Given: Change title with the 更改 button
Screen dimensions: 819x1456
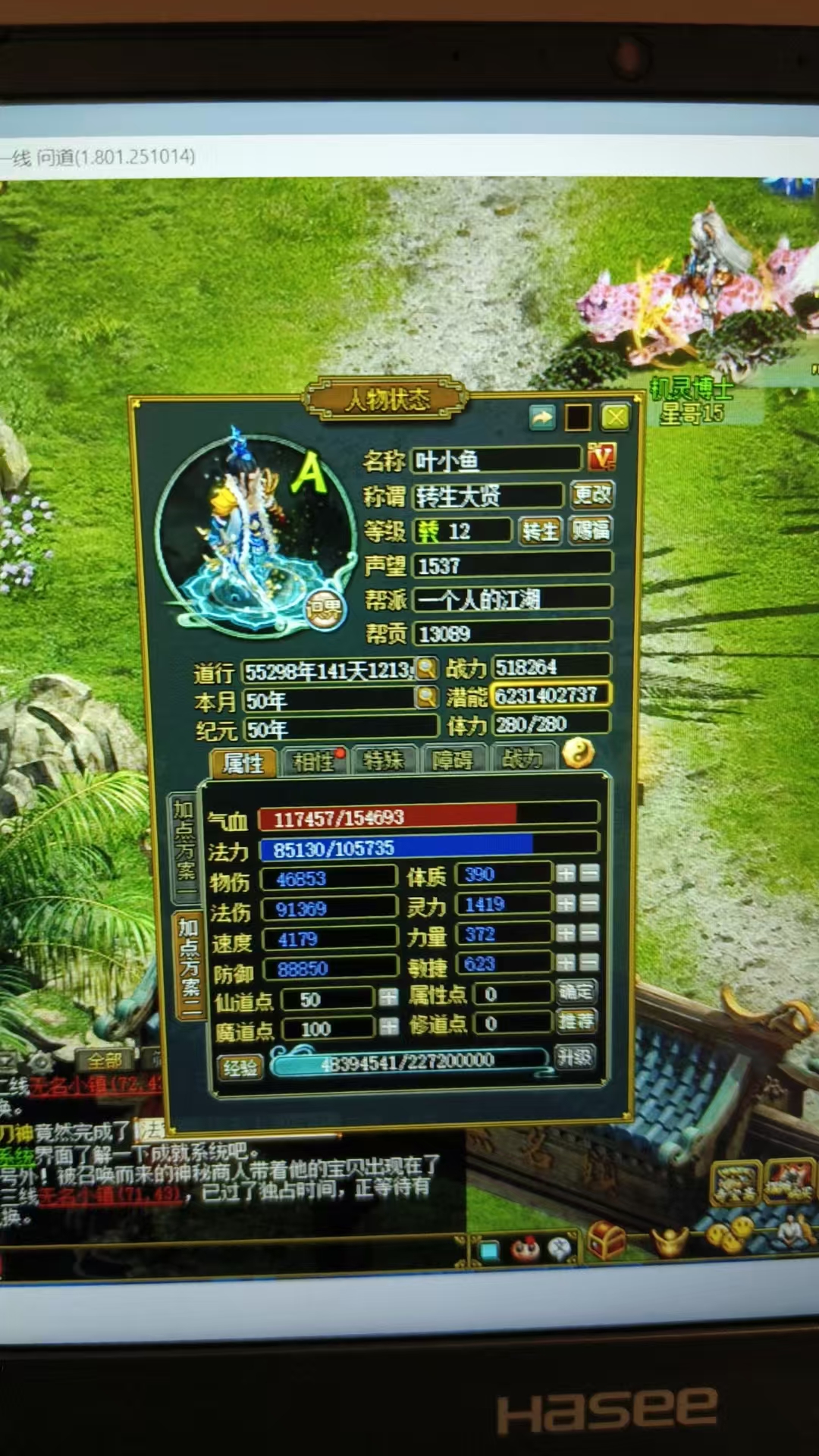Looking at the screenshot, I should (591, 495).
